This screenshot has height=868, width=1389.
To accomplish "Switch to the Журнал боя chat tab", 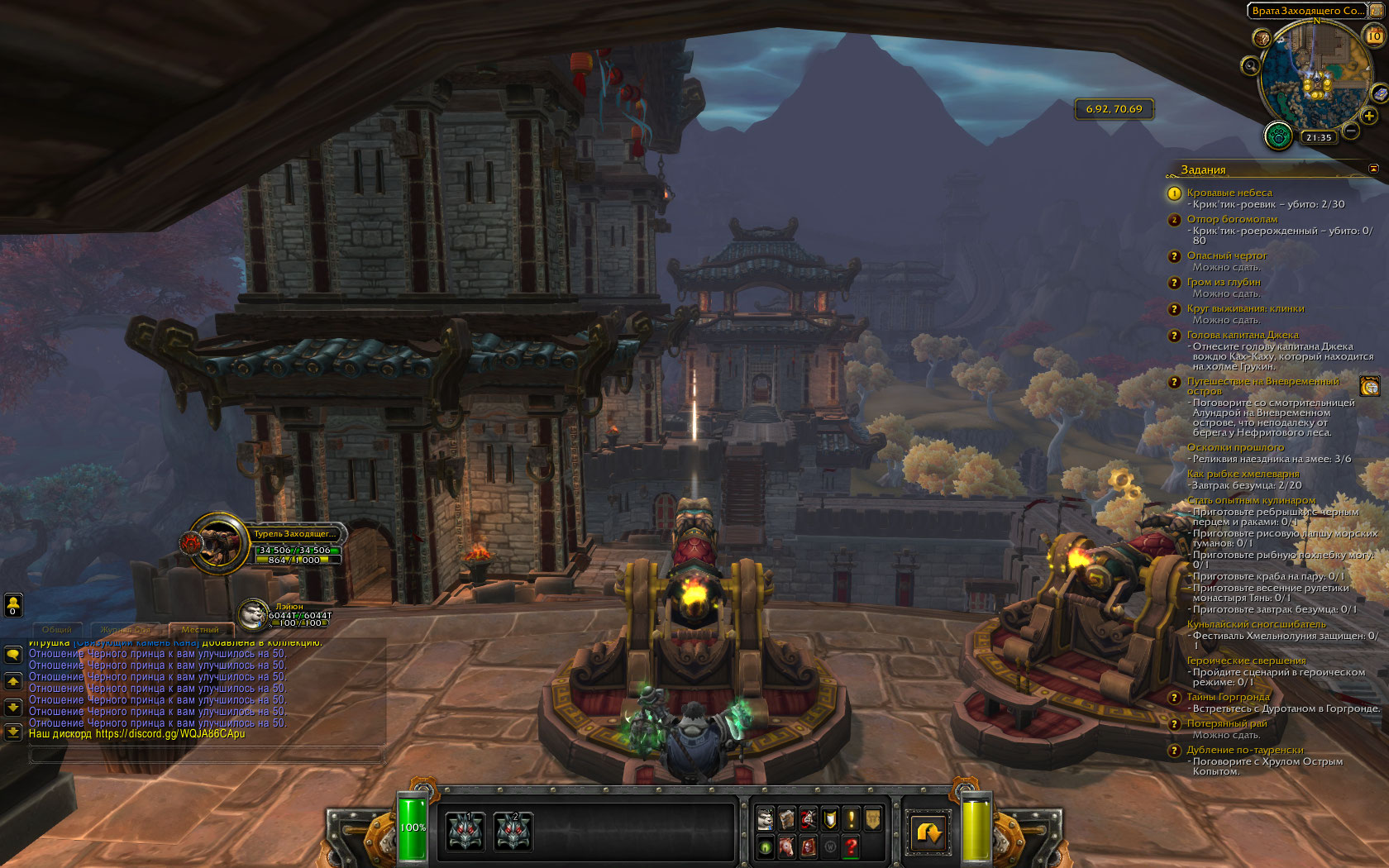I will [x=126, y=630].
